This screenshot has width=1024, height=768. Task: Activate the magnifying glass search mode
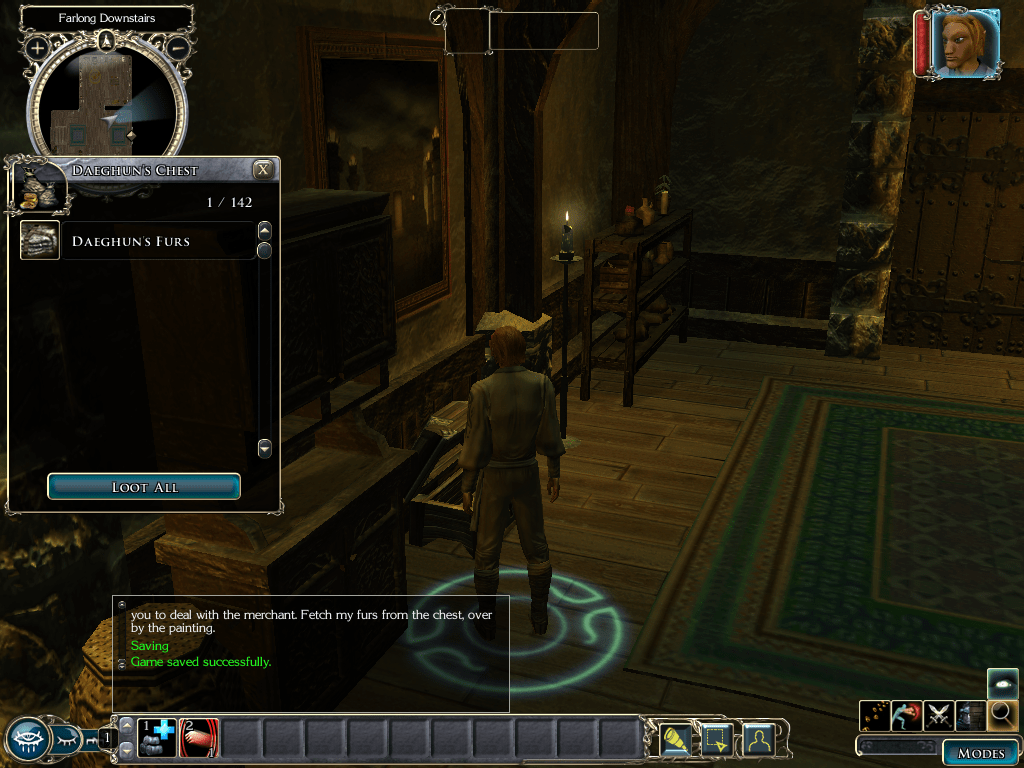tap(1002, 715)
